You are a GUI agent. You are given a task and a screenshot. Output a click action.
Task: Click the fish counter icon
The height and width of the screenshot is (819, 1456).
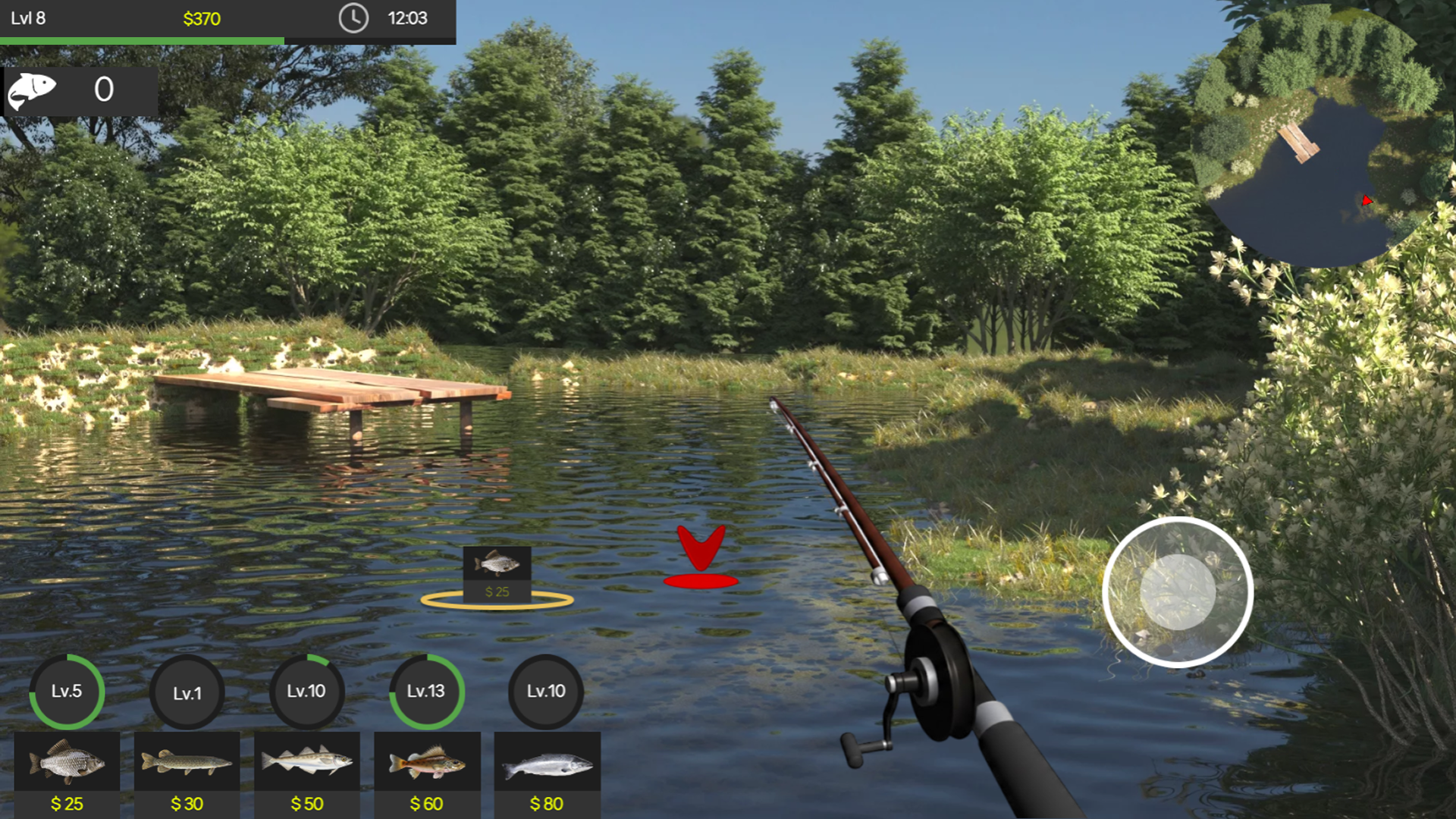(x=33, y=90)
